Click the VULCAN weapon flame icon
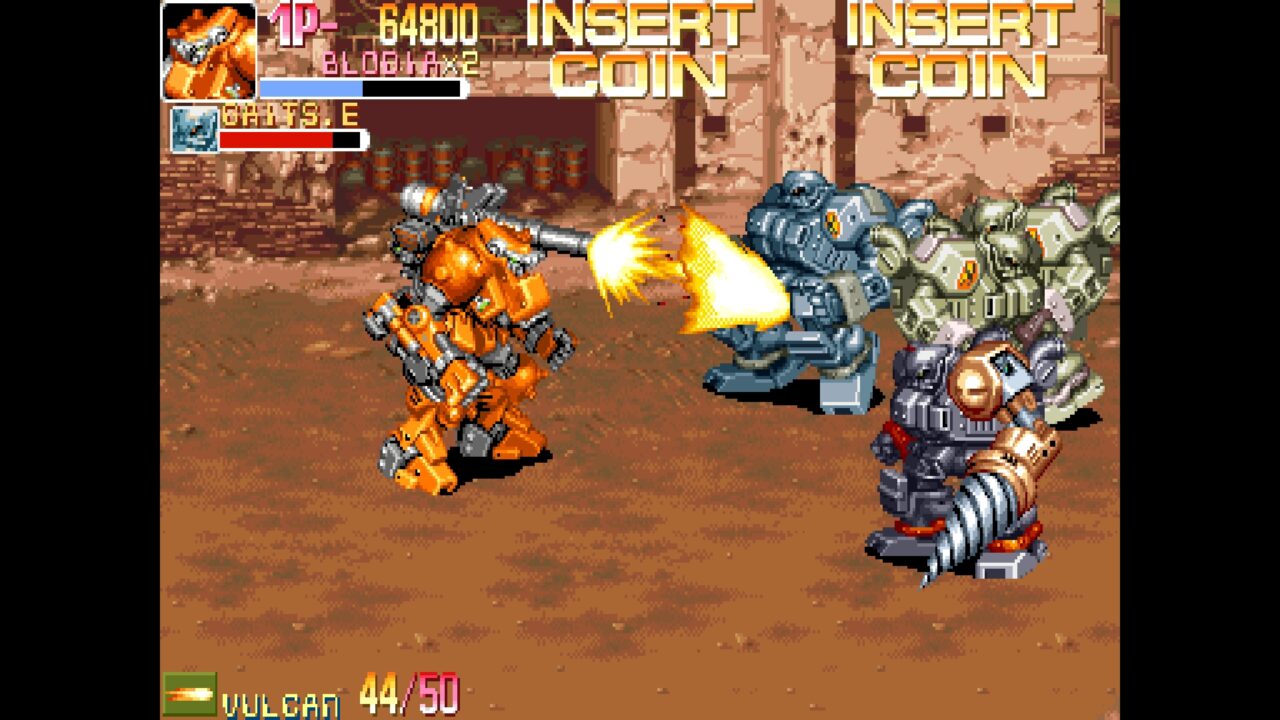The image size is (1280, 720). [x=190, y=692]
